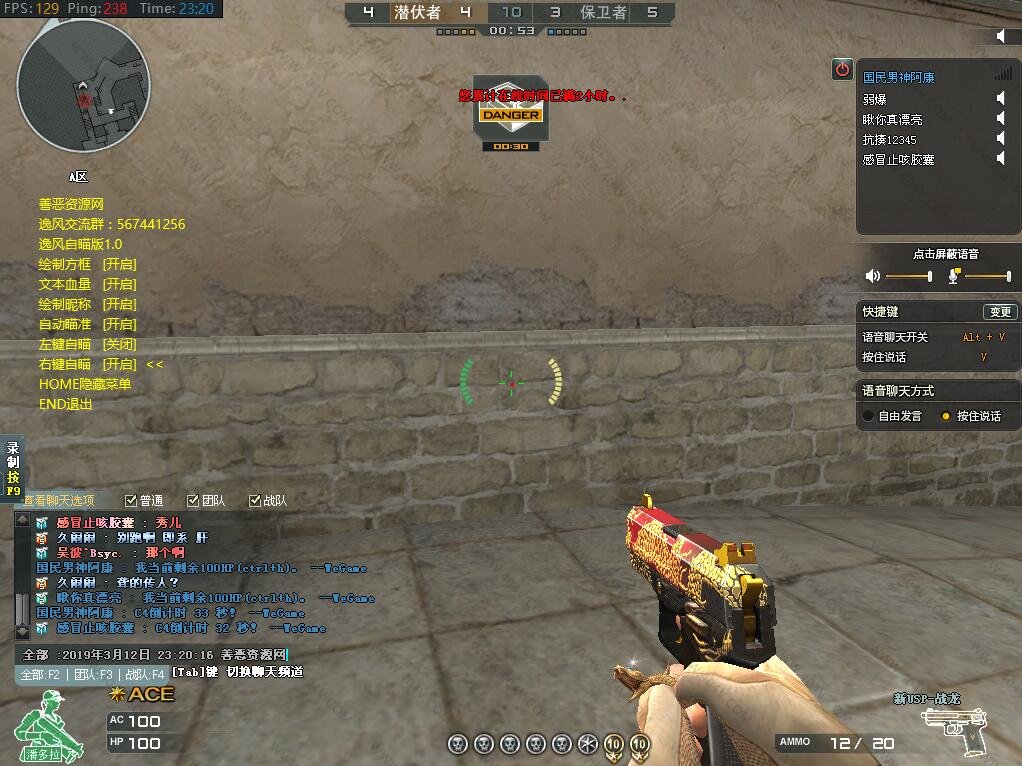Select the 自由发言 voice mode
Screen dimensions: 1022x766
868,416
